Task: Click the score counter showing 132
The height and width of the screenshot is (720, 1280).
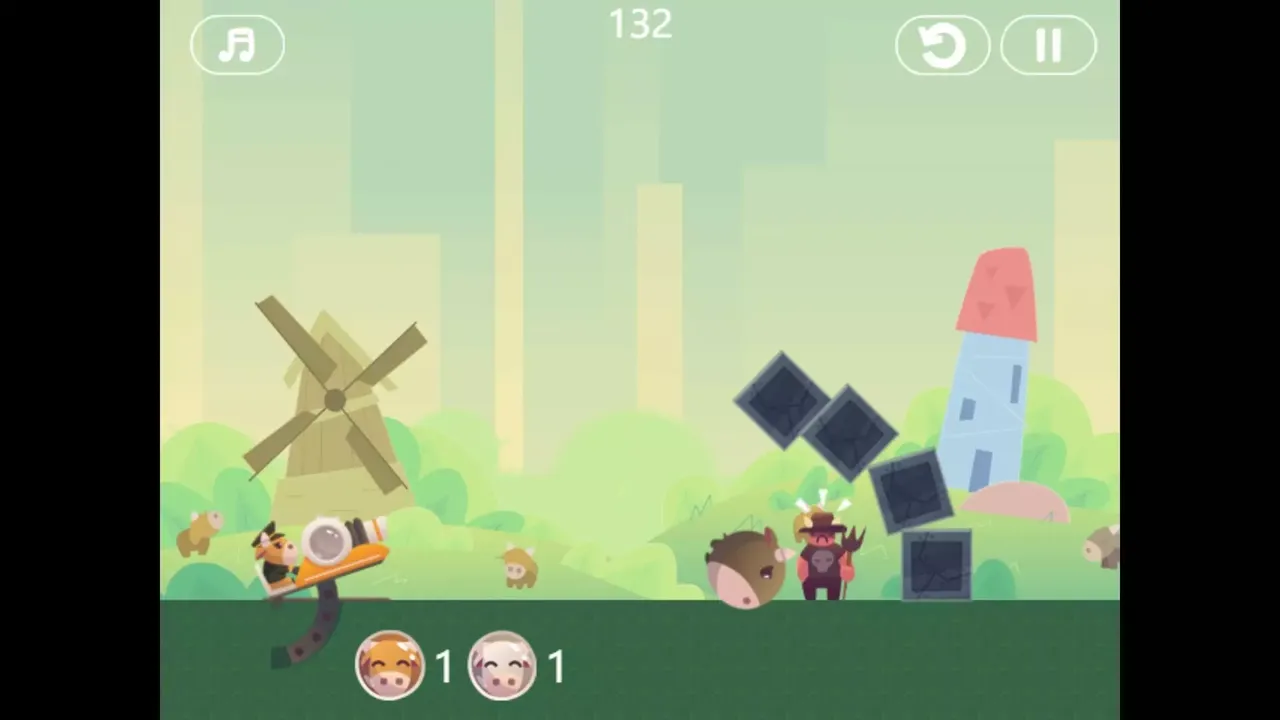Action: tap(640, 25)
